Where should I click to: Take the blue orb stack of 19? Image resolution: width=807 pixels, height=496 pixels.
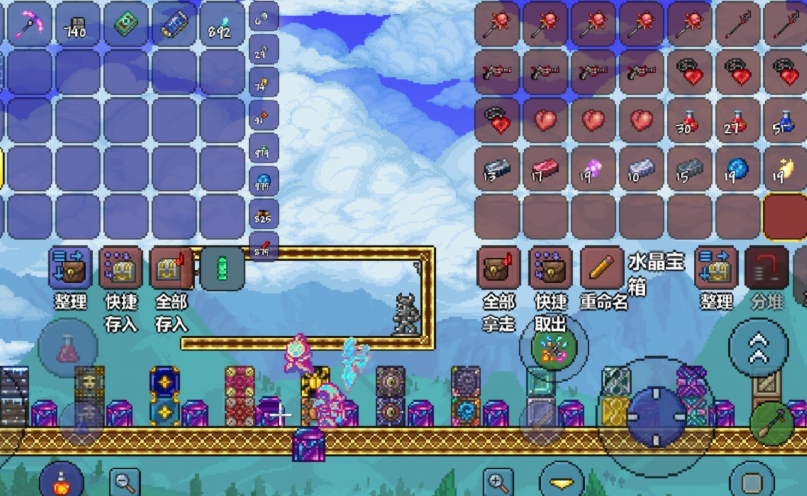[x=737, y=168]
